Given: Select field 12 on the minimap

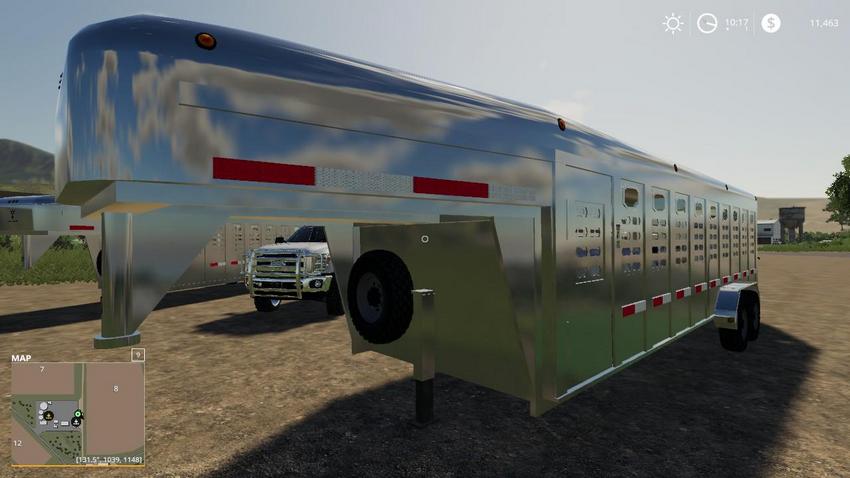Looking at the screenshot, I should coord(18,442).
